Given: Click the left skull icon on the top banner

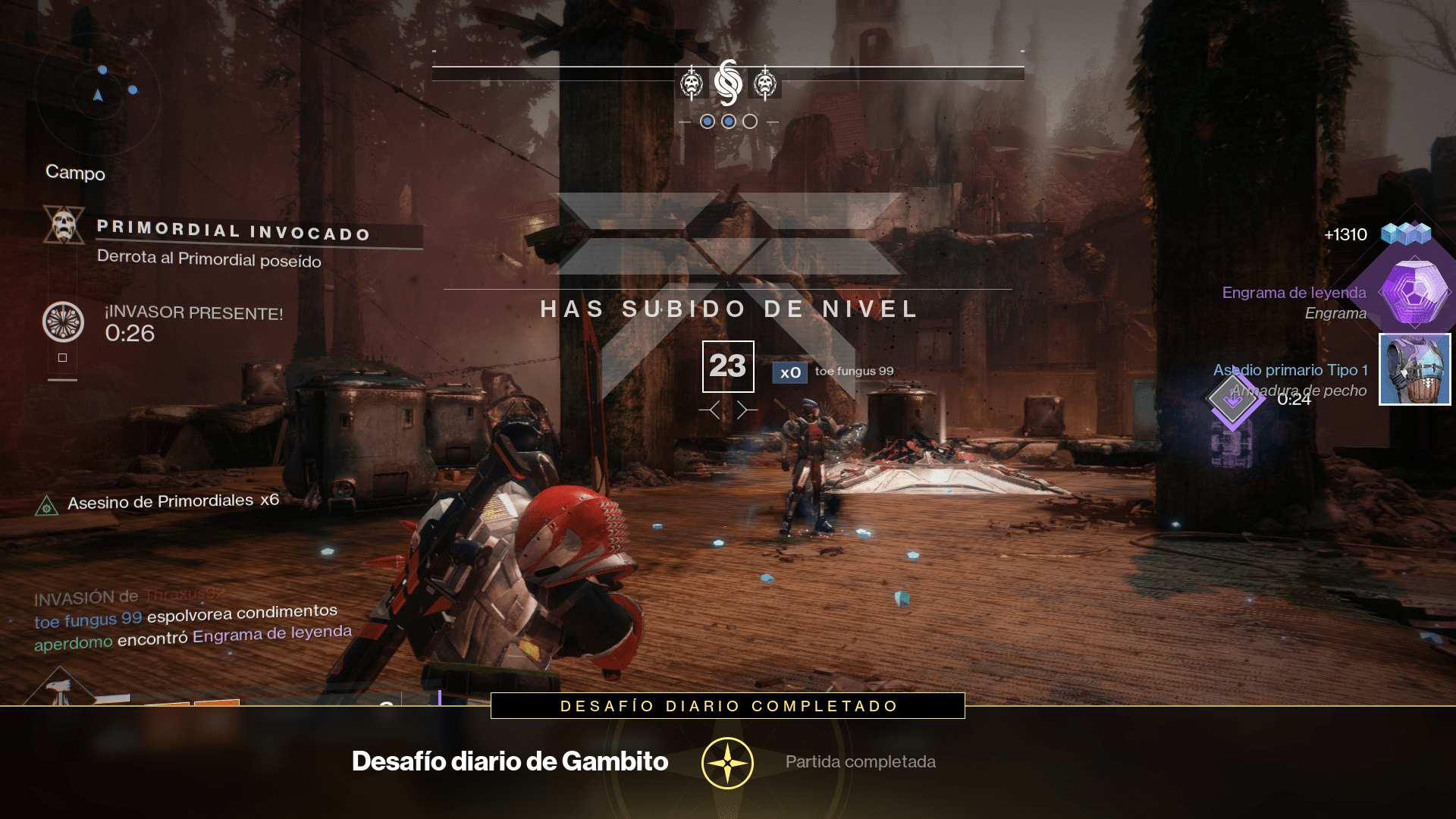Looking at the screenshot, I should coord(692,81).
